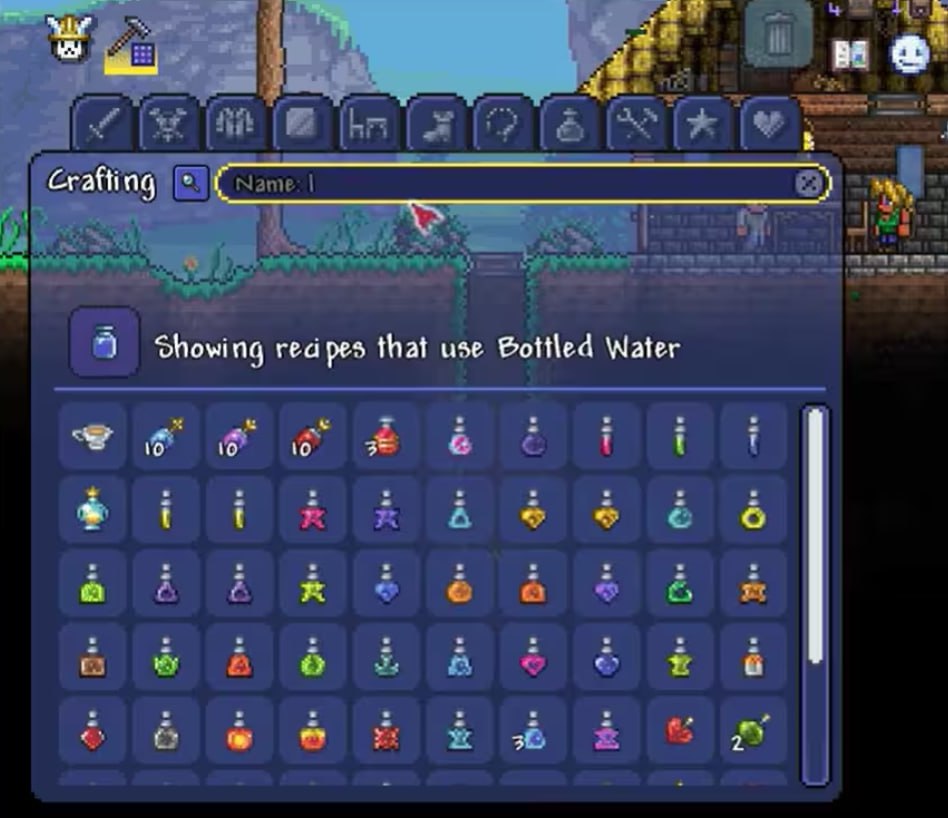Select the armor clothing tab
The height and width of the screenshot is (818, 948).
point(235,125)
